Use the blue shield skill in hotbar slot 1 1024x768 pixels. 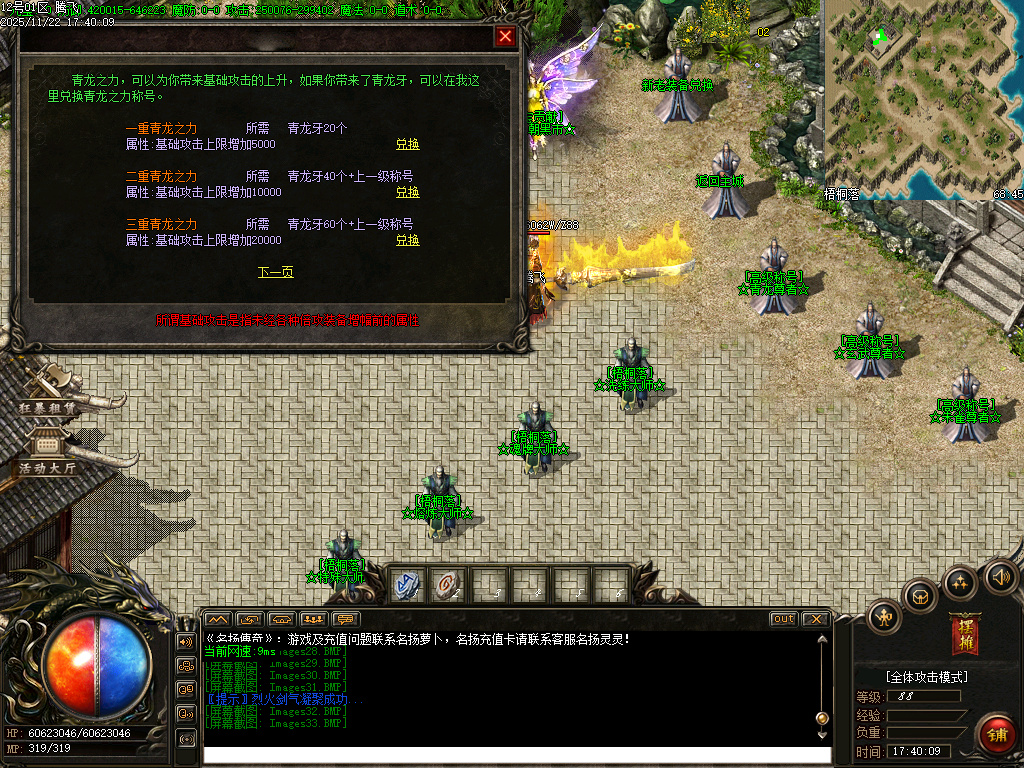406,585
